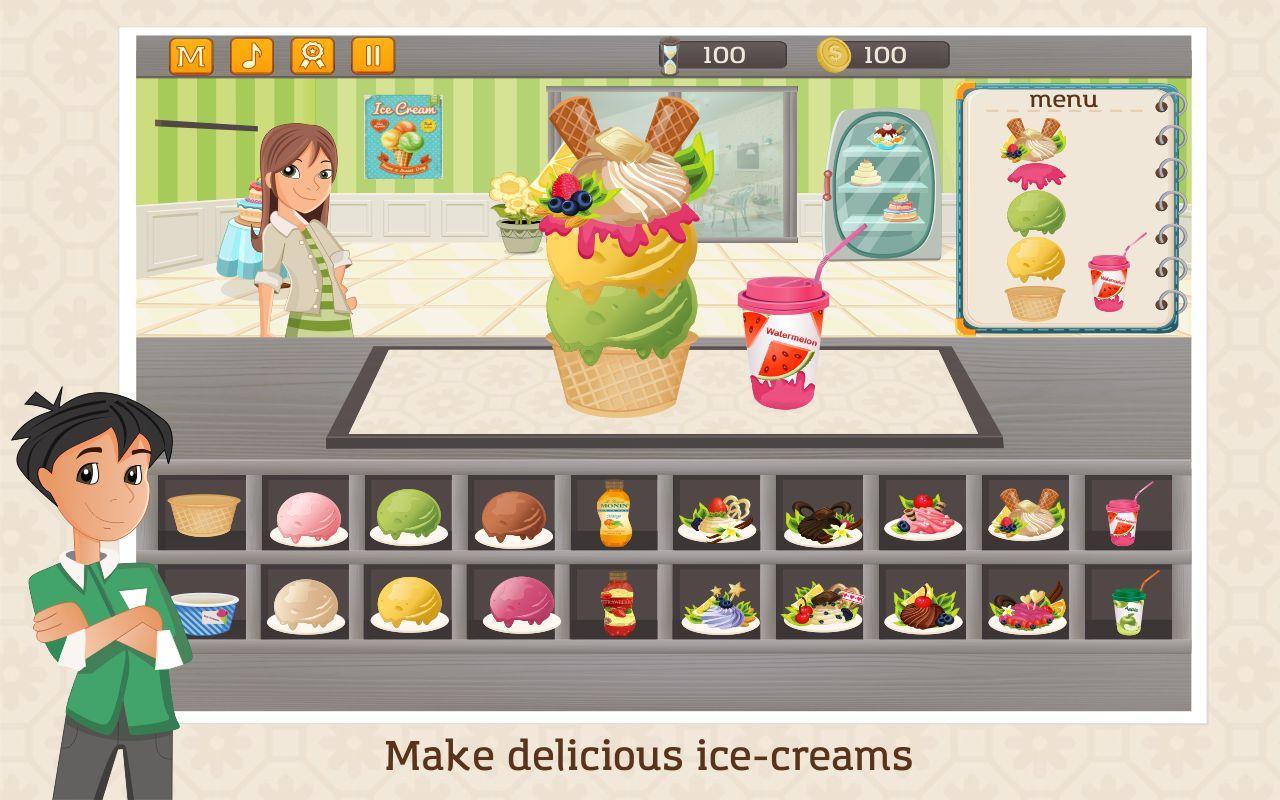
Task: View achievements via the medal ribbon icon
Action: click(x=312, y=57)
